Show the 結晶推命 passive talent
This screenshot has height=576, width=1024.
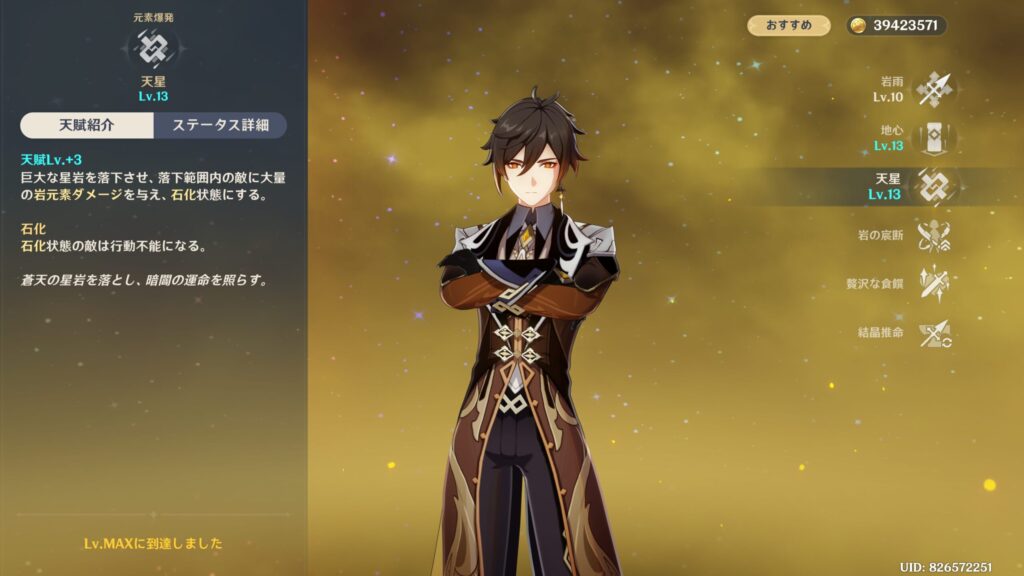935,332
